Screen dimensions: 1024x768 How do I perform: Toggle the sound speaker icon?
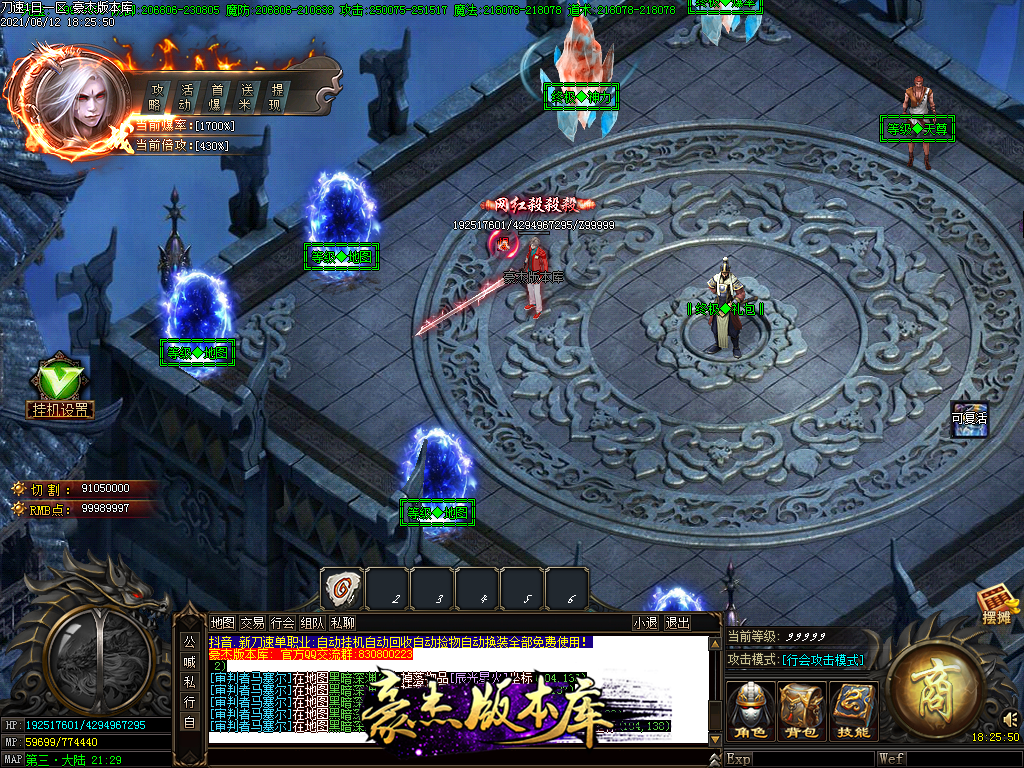coord(1009,718)
